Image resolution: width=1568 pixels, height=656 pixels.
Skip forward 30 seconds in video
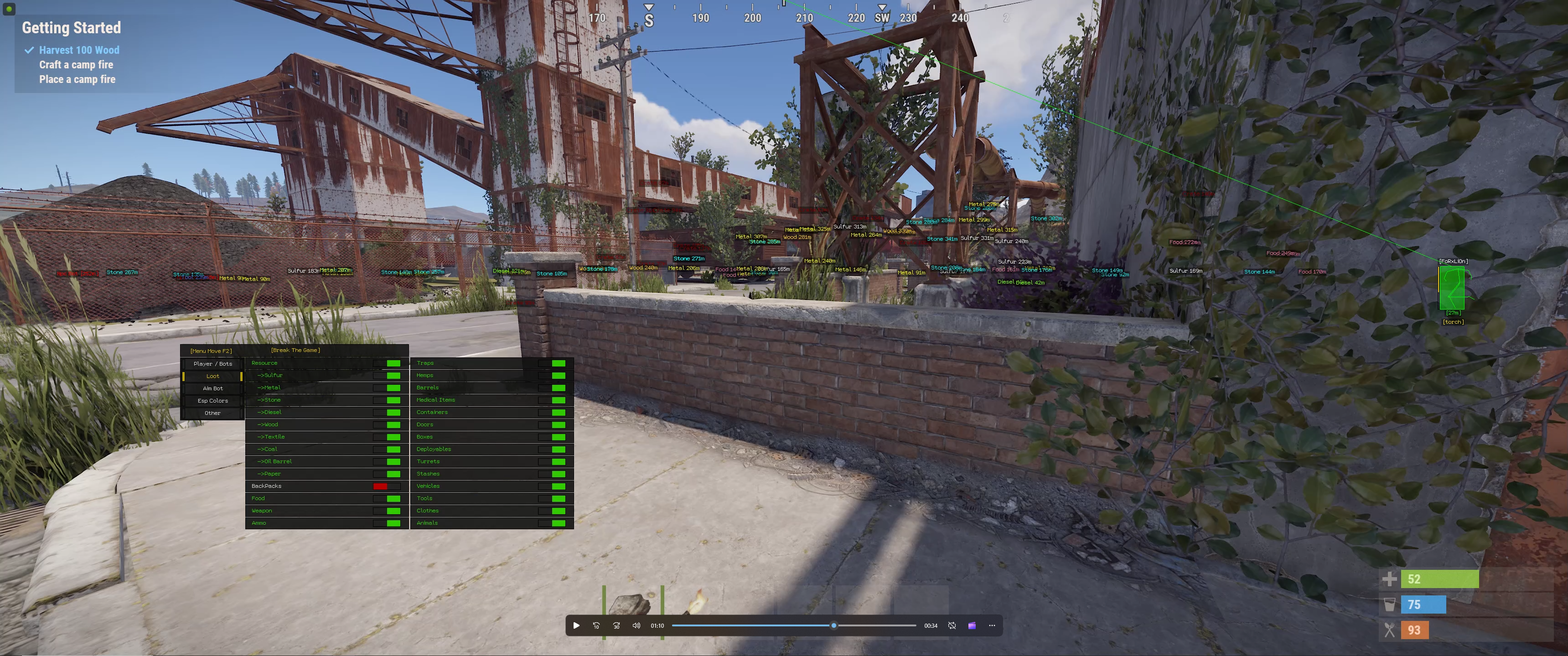pyautogui.click(x=616, y=625)
